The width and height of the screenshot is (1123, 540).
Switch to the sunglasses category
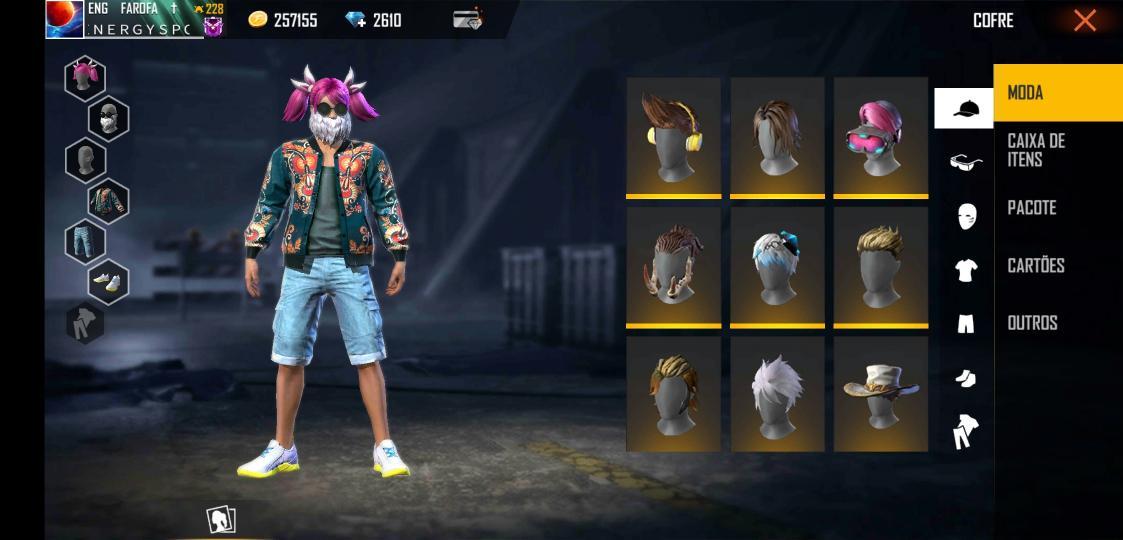965,161
